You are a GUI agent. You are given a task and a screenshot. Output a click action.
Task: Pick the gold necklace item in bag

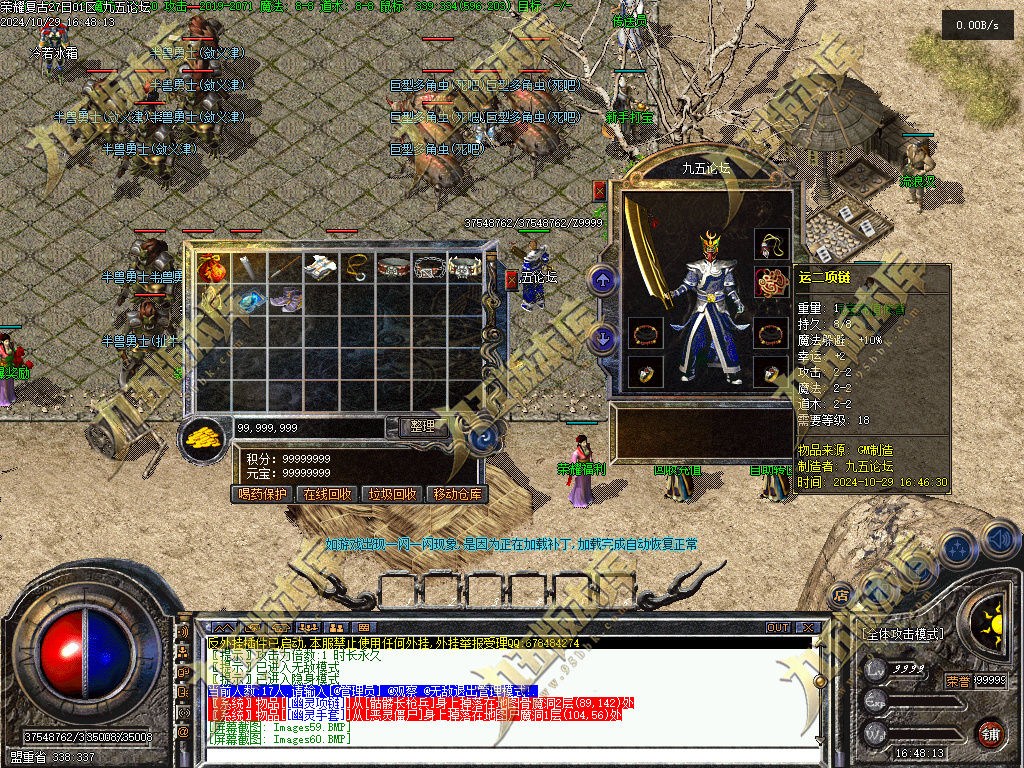(x=357, y=267)
